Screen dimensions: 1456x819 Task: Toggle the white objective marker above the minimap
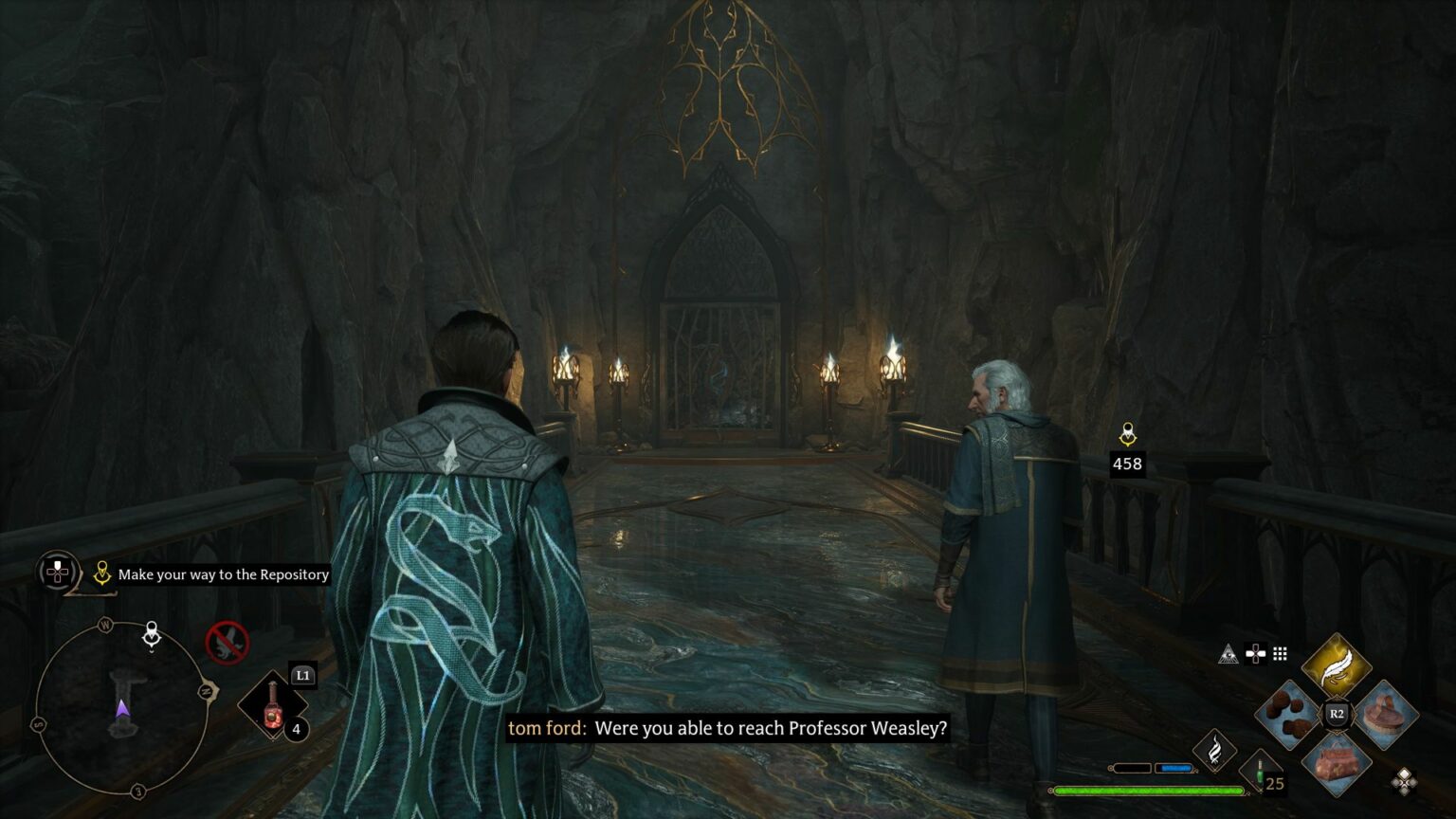(x=152, y=635)
